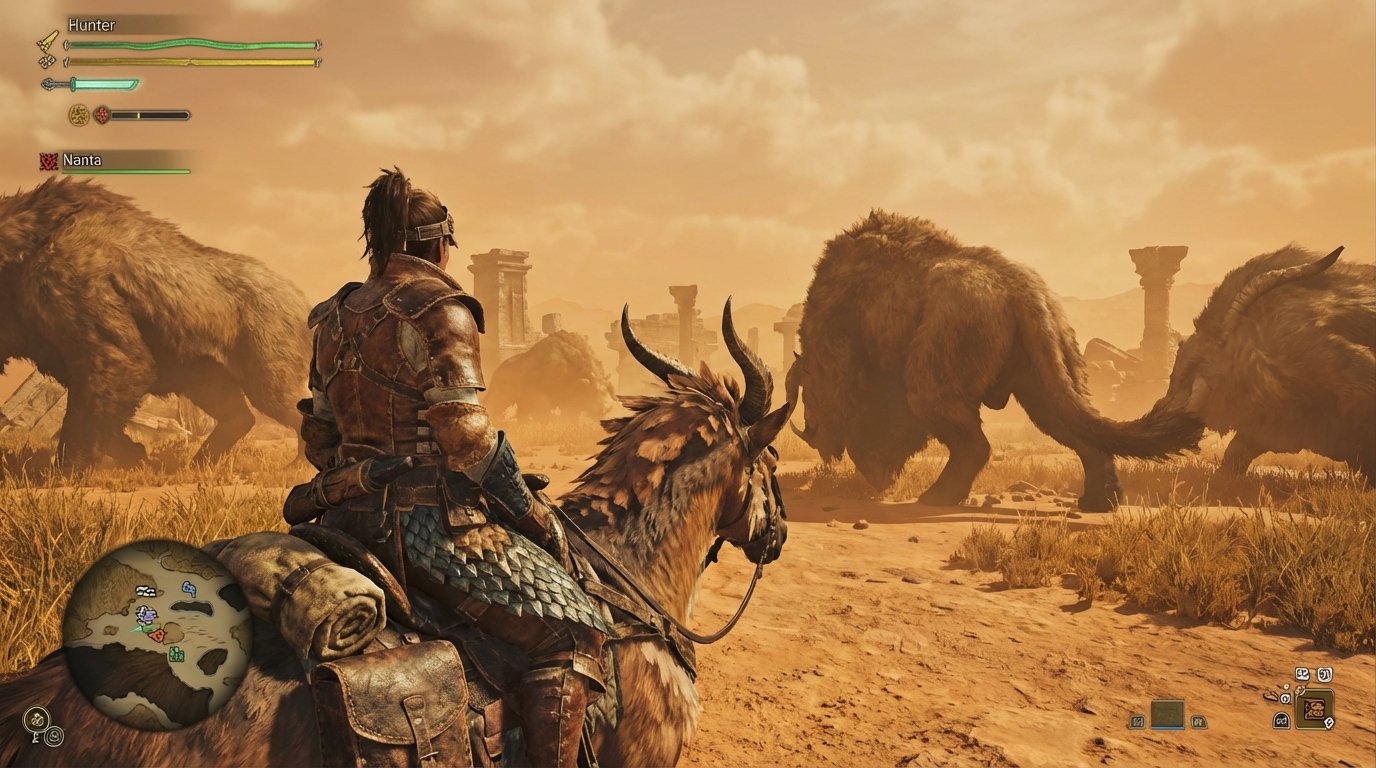Screen dimensions: 1376x768
Task: Open the item slot box at screen bottom center
Action: point(1167,714)
